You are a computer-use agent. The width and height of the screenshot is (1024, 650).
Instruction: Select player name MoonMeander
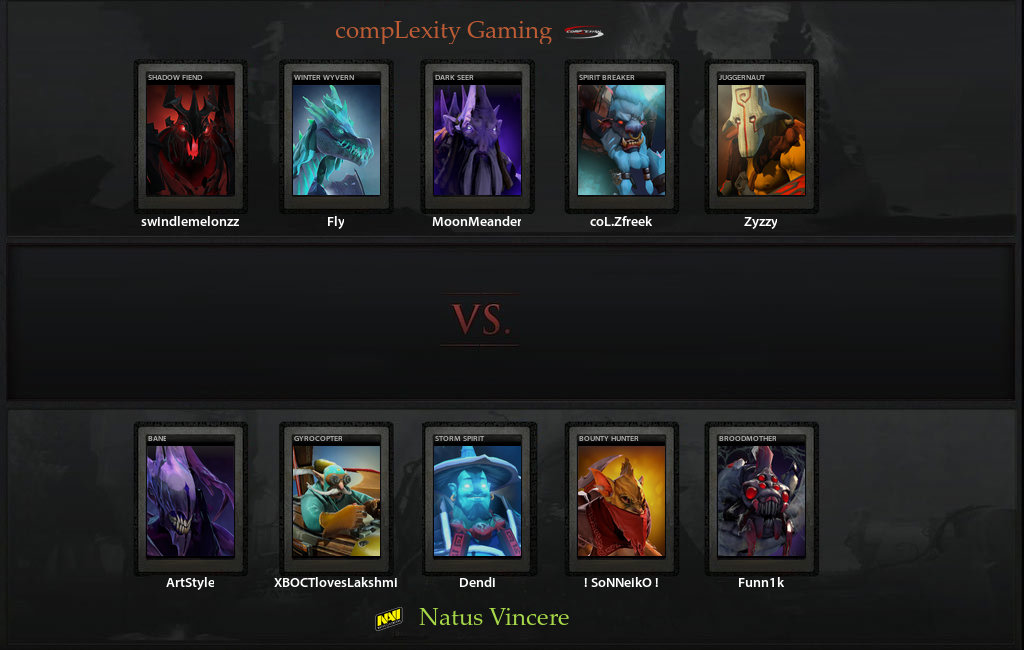pyautogui.click(x=477, y=222)
